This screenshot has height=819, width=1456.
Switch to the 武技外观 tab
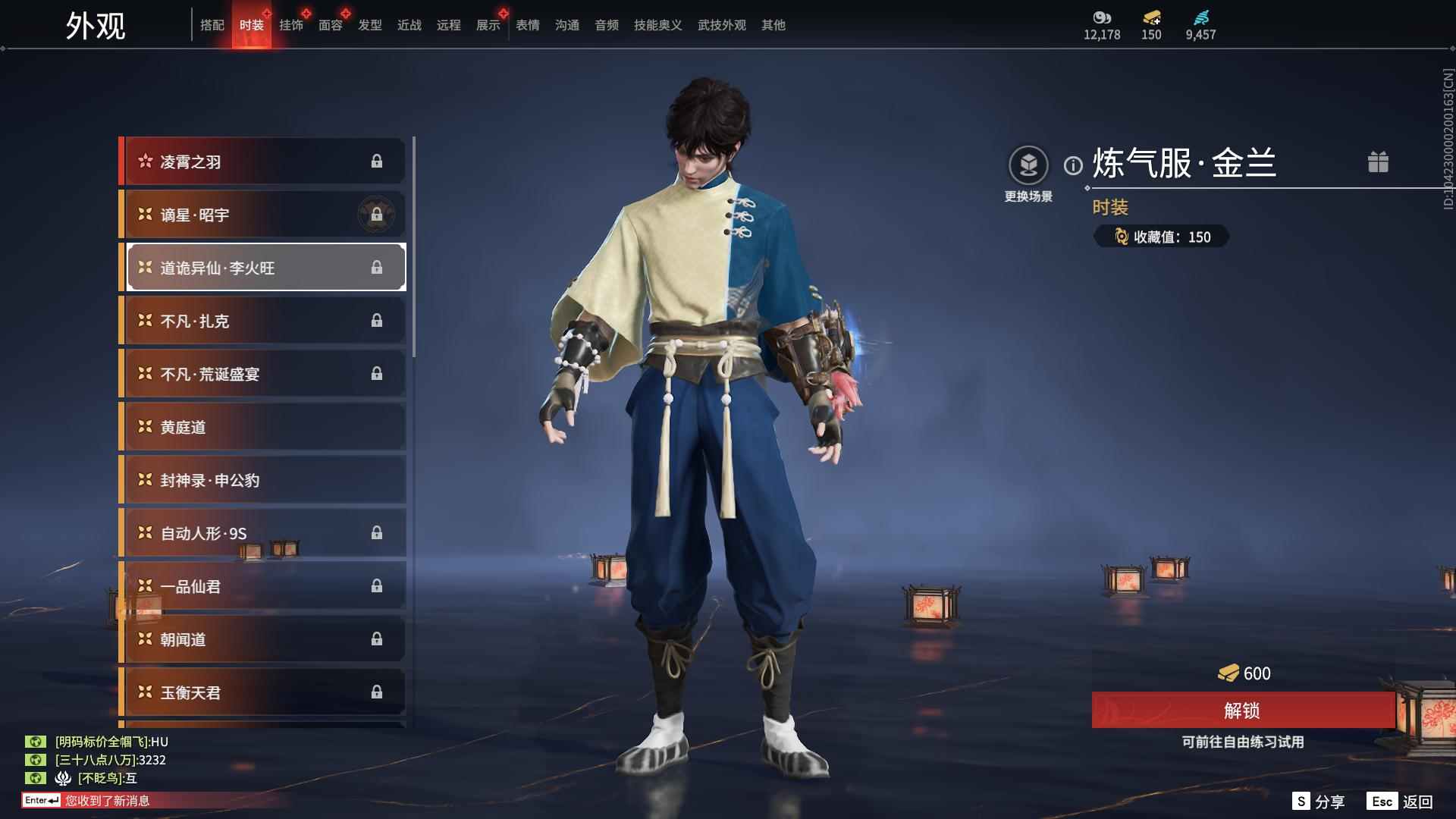click(x=721, y=25)
